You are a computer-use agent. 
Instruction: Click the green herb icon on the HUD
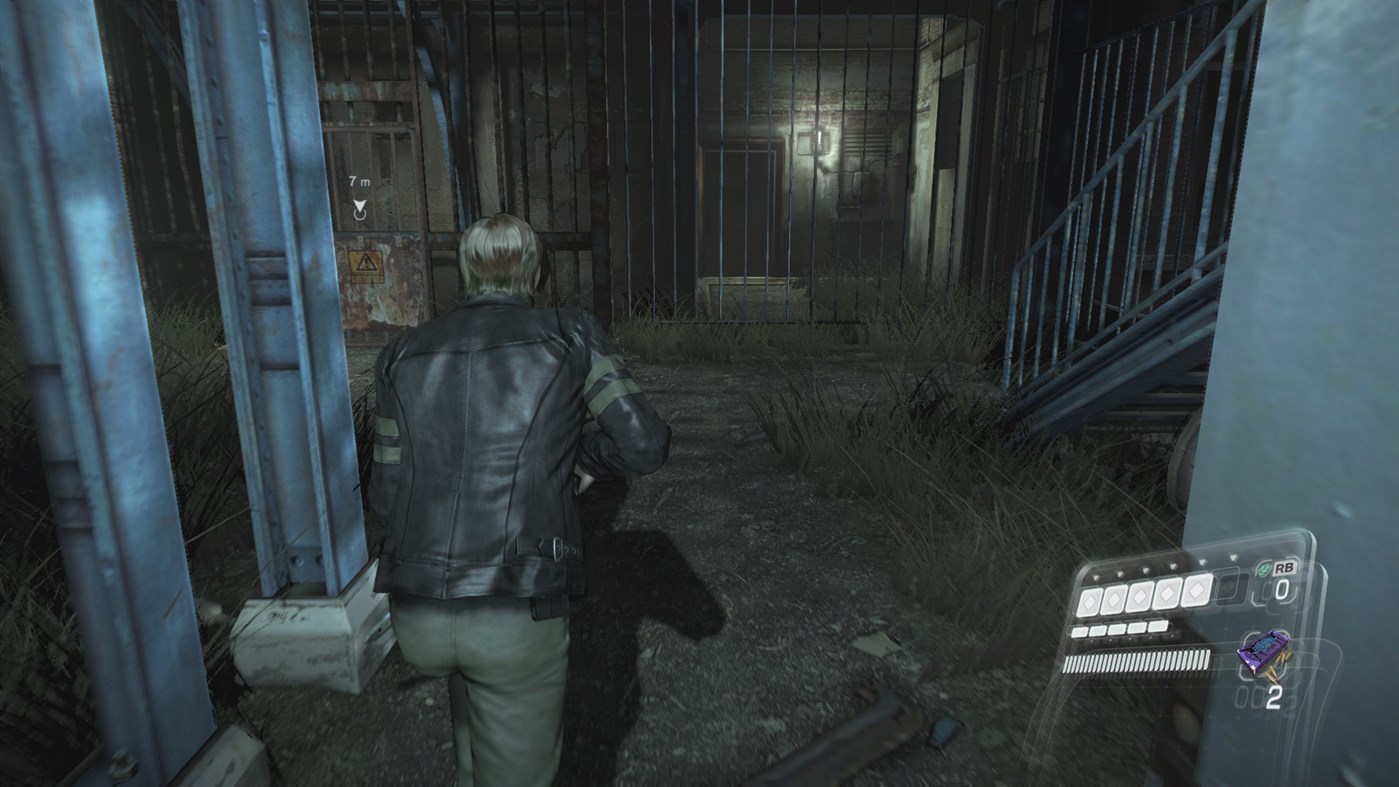pos(1263,569)
